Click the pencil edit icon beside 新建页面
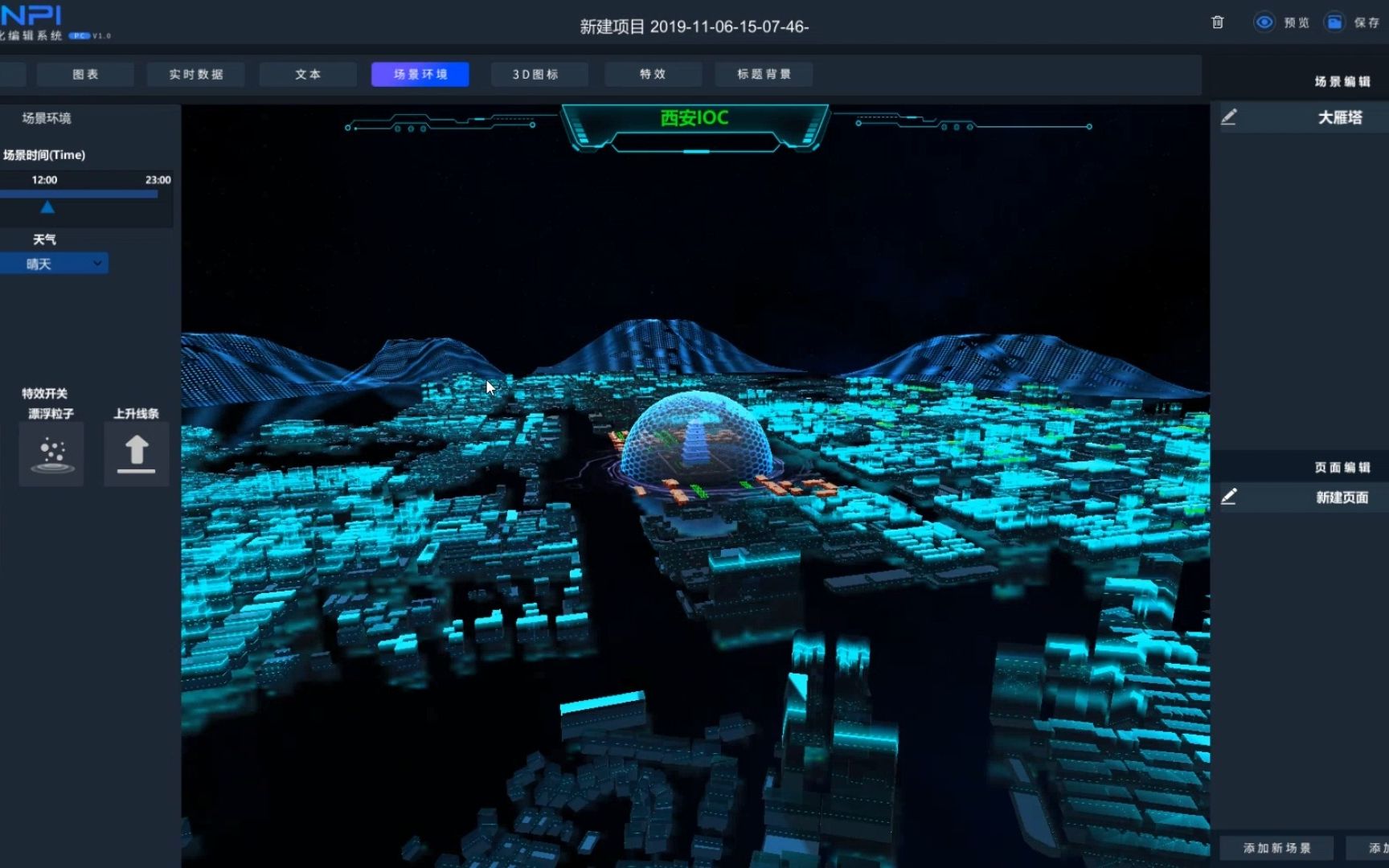Viewport: 1389px width, 868px height. 1229,497
